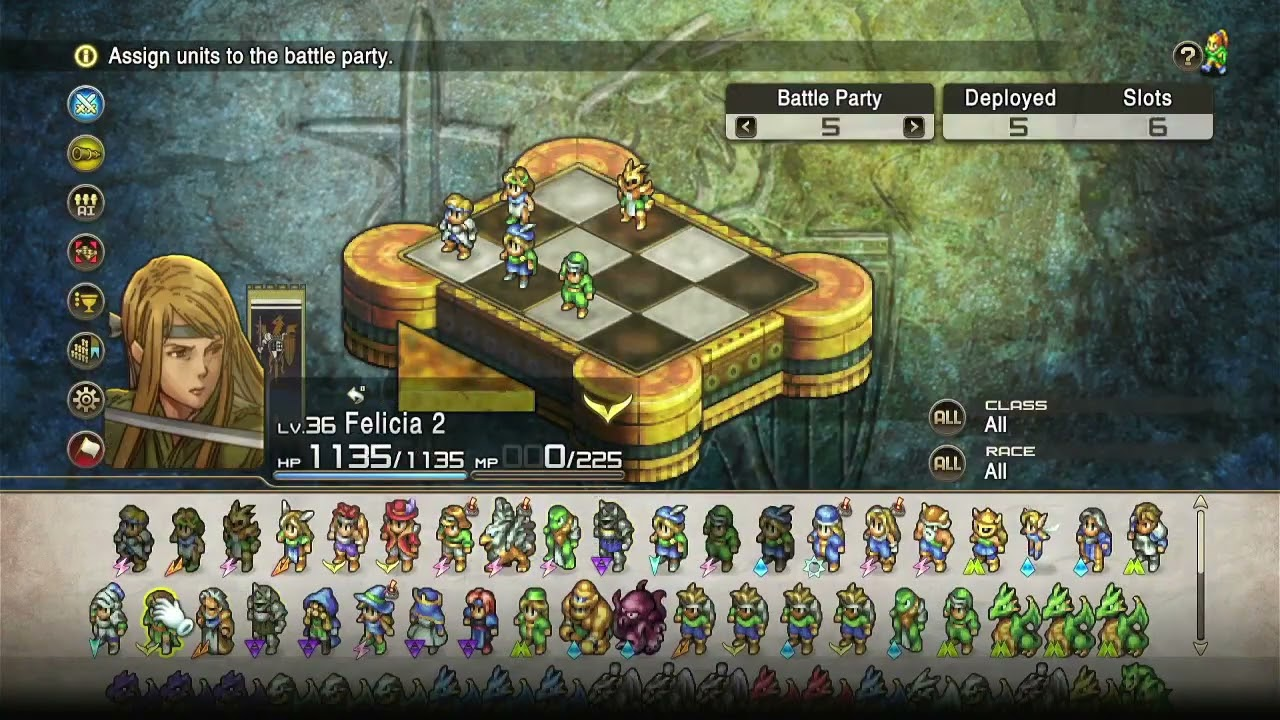Switch to the next battle party
Viewport: 1280px width, 720px height.
[x=913, y=127]
